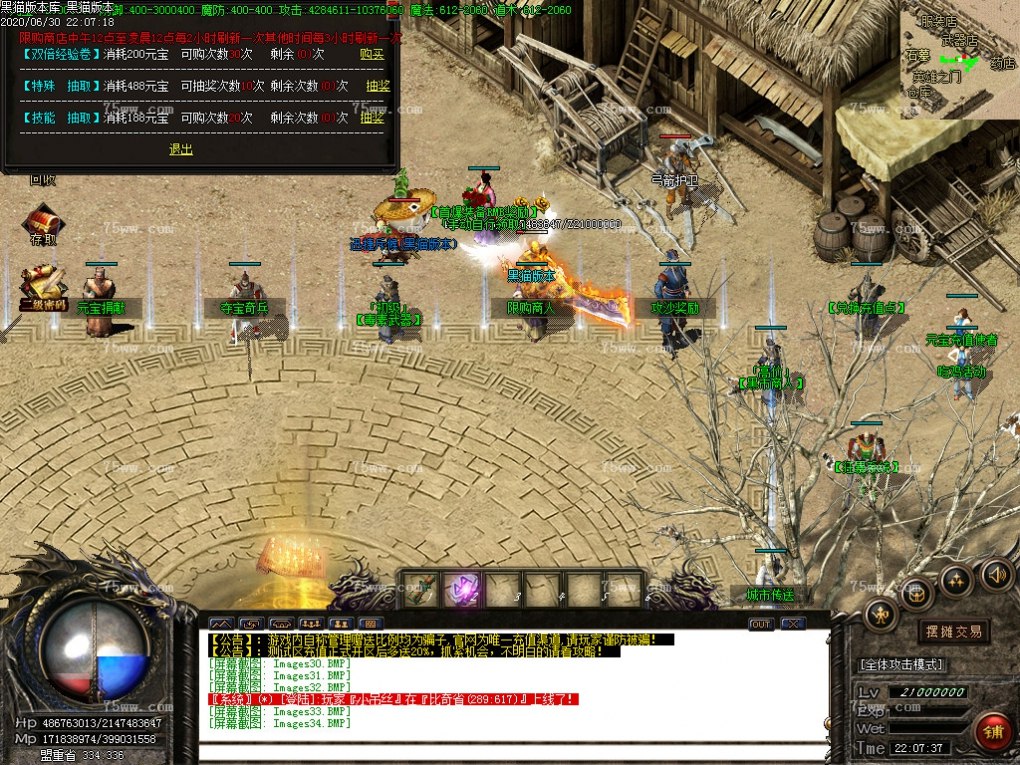1020x765 pixels.
Task: Draw the 技能 skill lottery
Action: (x=372, y=117)
